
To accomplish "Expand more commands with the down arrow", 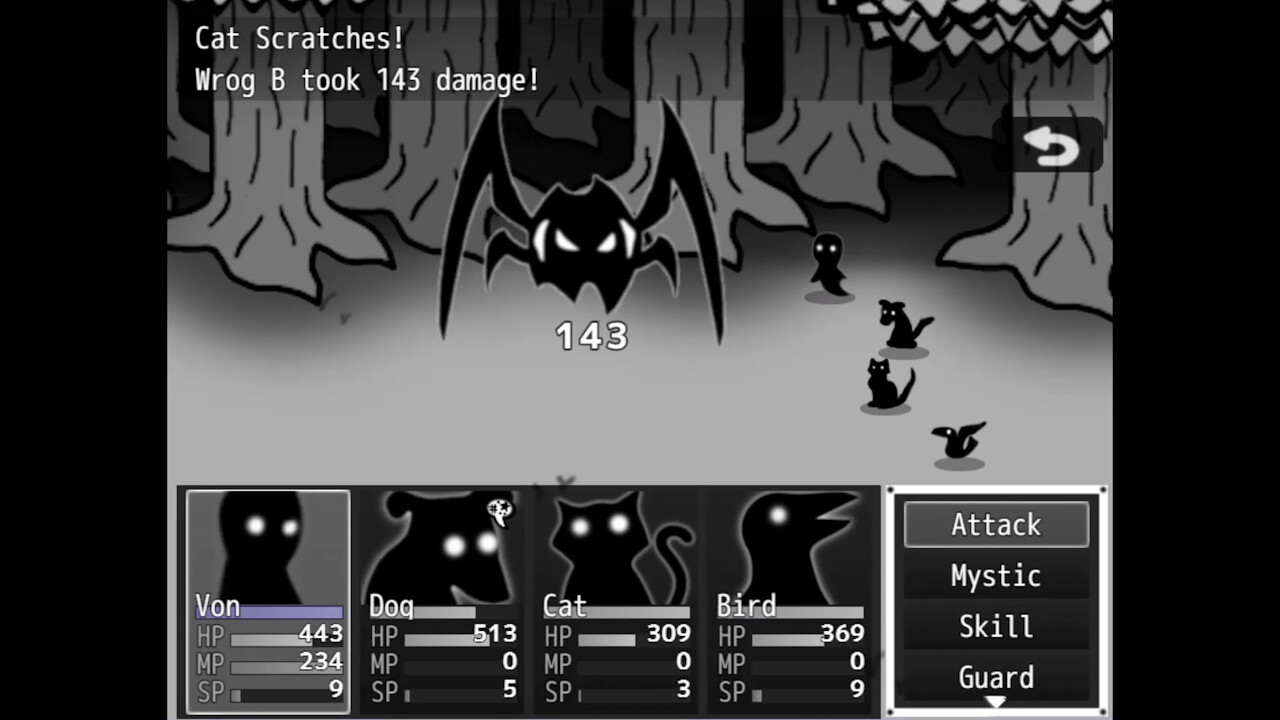I will tap(996, 700).
